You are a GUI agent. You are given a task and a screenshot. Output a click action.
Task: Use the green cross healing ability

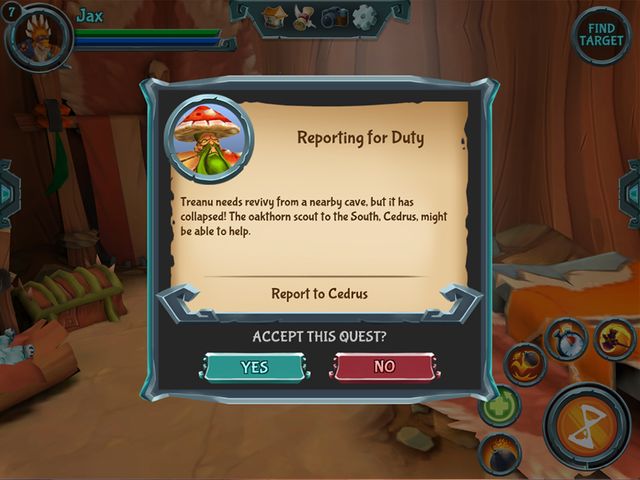pyautogui.click(x=498, y=407)
